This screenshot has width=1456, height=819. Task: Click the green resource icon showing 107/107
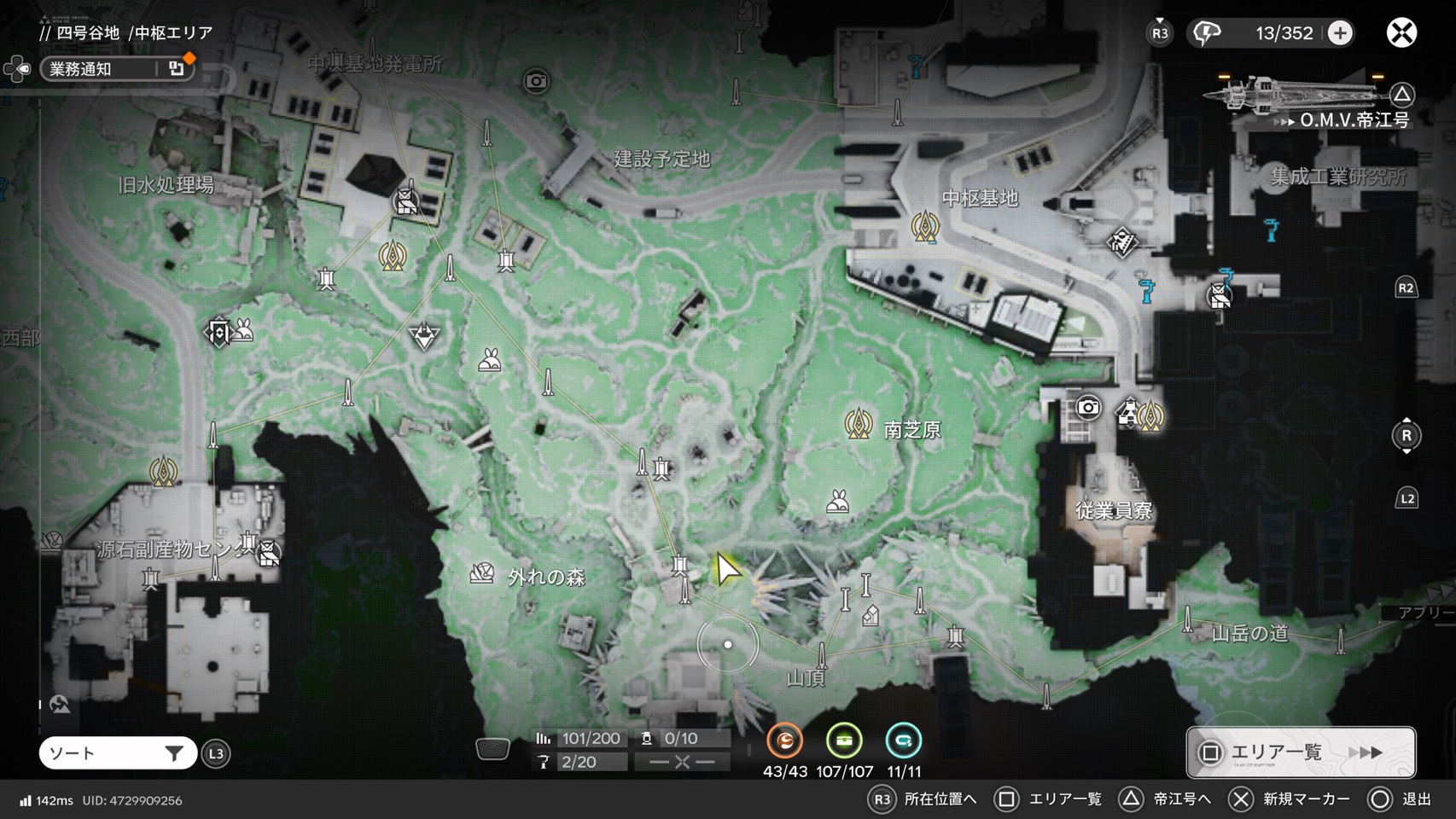(844, 741)
